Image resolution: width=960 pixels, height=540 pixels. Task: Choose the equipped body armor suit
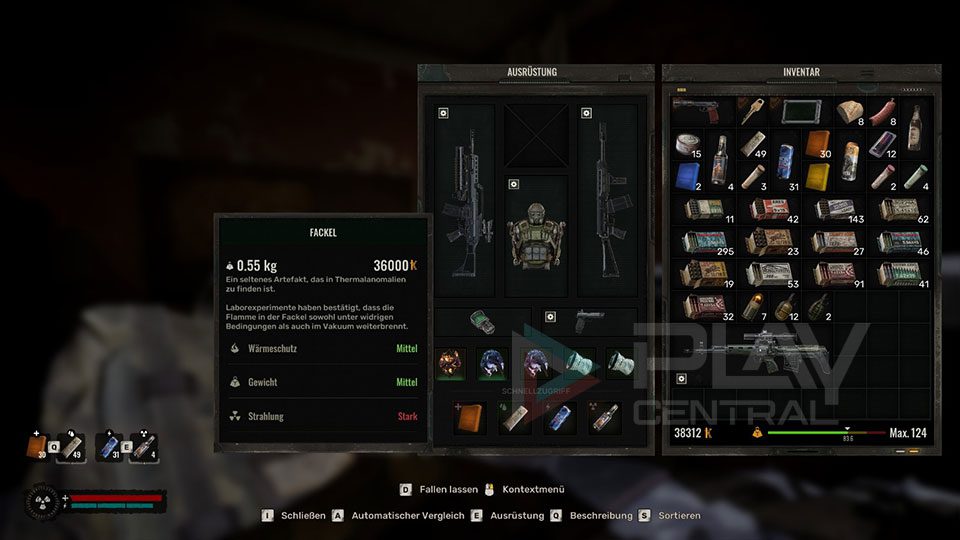pyautogui.click(x=534, y=236)
